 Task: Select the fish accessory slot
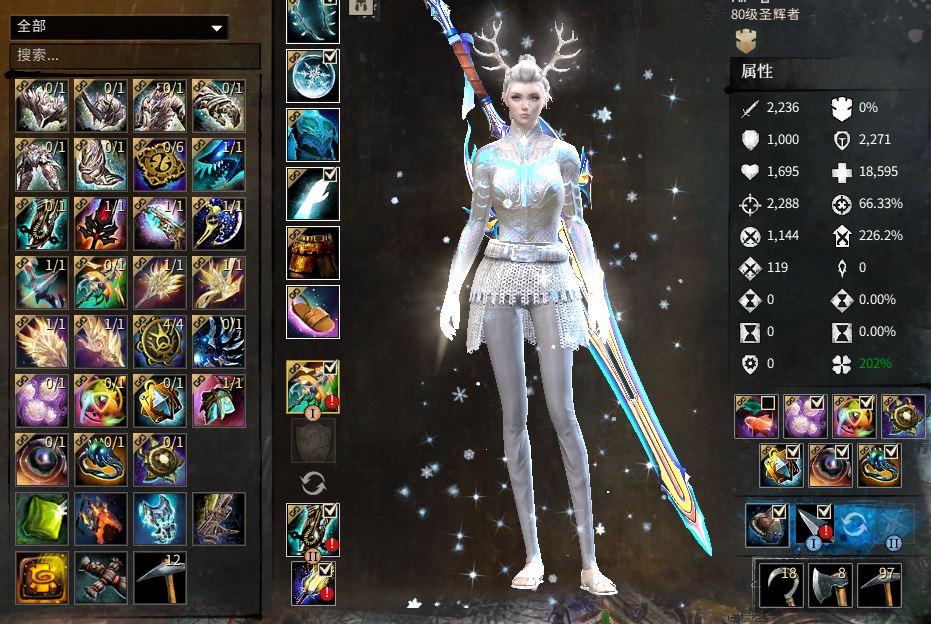pyautogui.click(x=757, y=416)
